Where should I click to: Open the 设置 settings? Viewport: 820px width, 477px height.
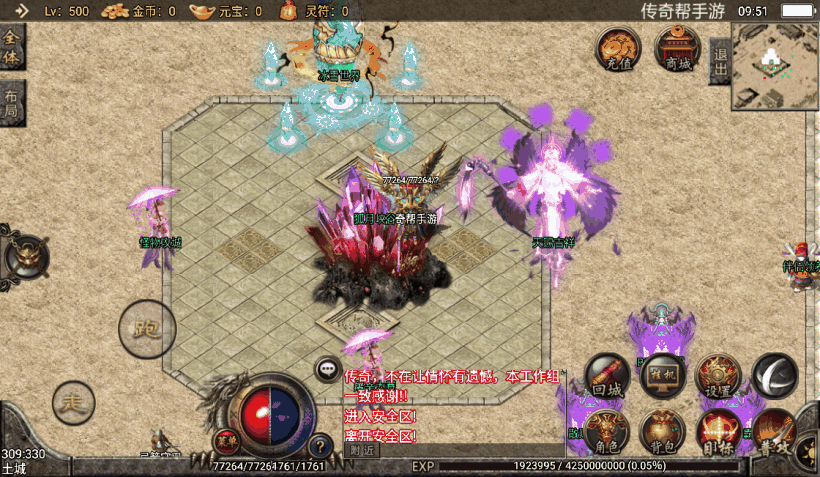717,376
